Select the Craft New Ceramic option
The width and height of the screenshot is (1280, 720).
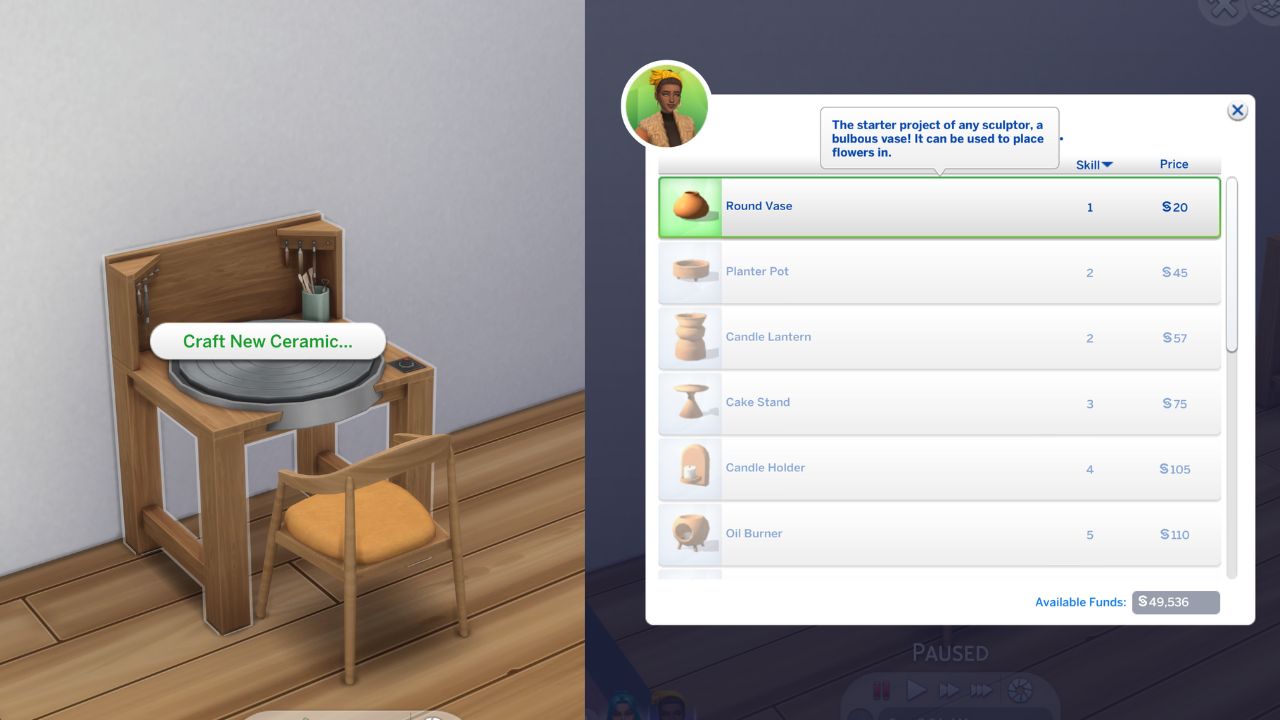(267, 341)
